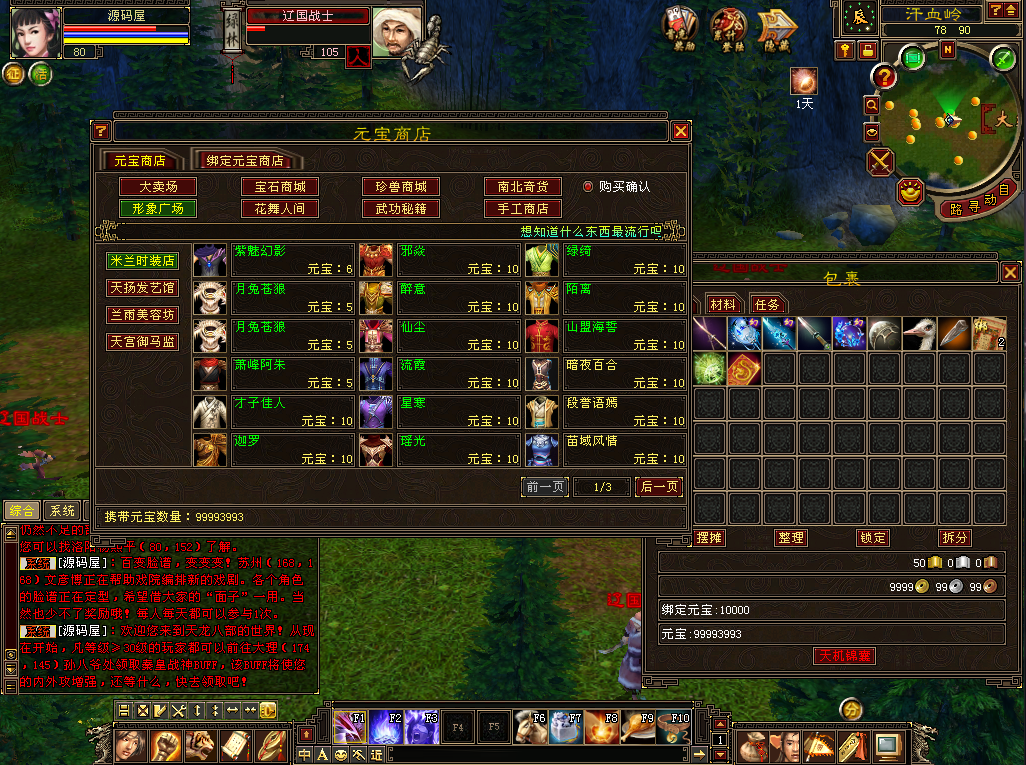Open the 天机锦囊 button
The height and width of the screenshot is (765, 1026).
pos(845,656)
